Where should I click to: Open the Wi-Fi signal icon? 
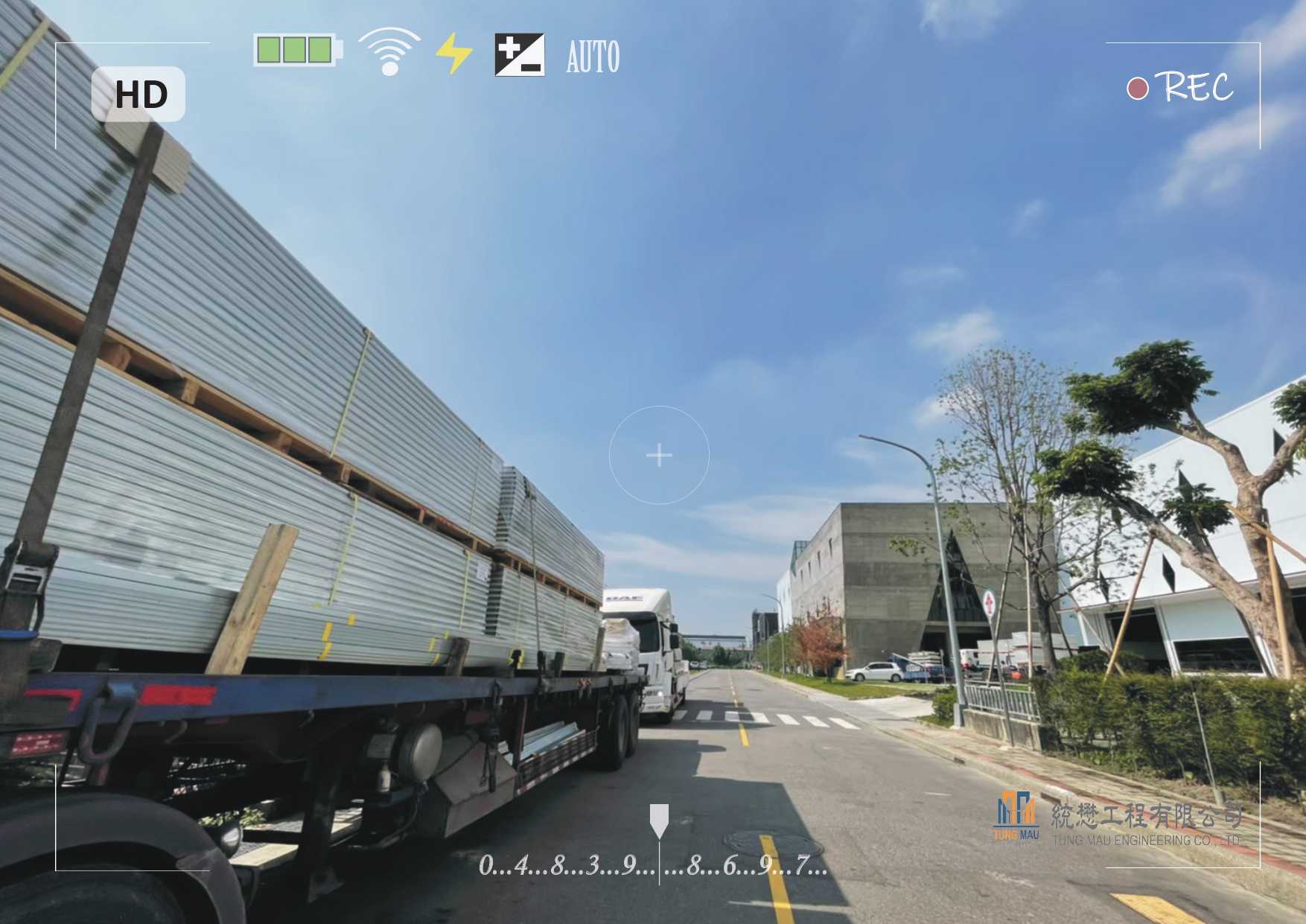pyautogui.click(x=389, y=52)
